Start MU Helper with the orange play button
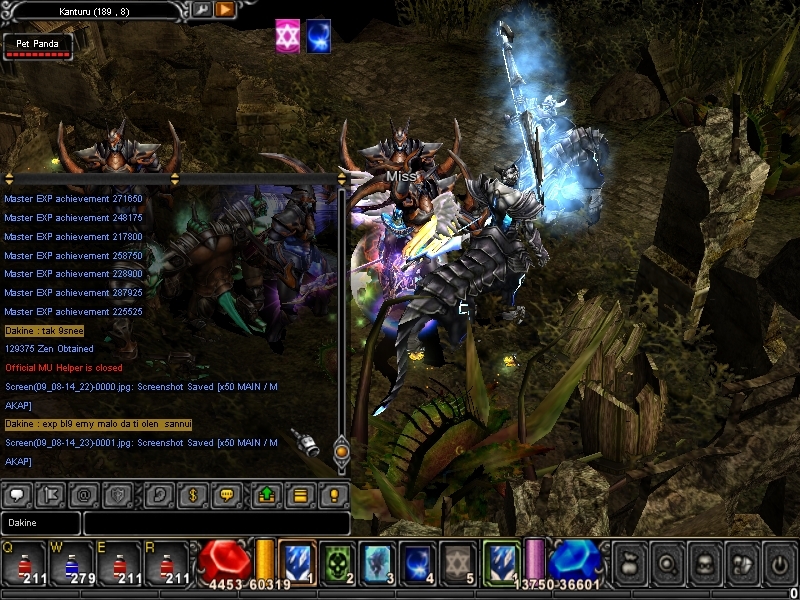This screenshot has width=800, height=600. point(225,9)
